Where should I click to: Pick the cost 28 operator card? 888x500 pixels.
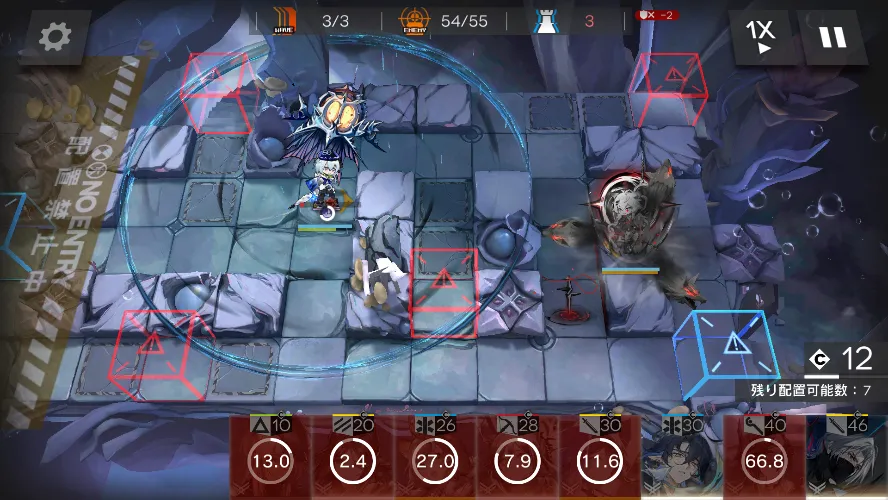tap(516, 458)
